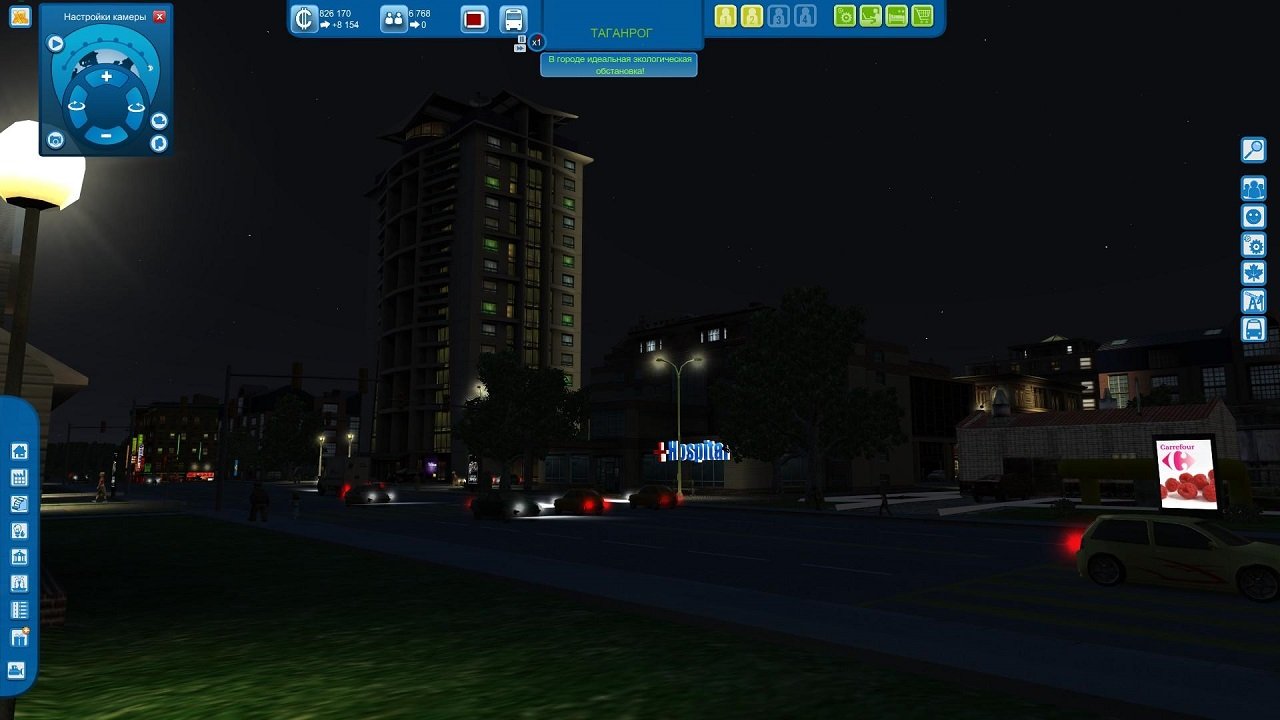Open the ecology status message tooltip
Image resolution: width=1280 pixels, height=720 pixels.
coord(620,64)
